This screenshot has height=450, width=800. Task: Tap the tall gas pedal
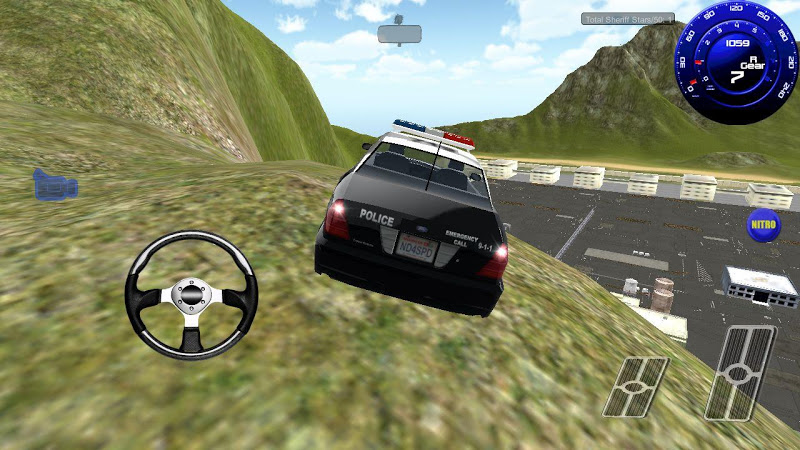tap(740, 372)
